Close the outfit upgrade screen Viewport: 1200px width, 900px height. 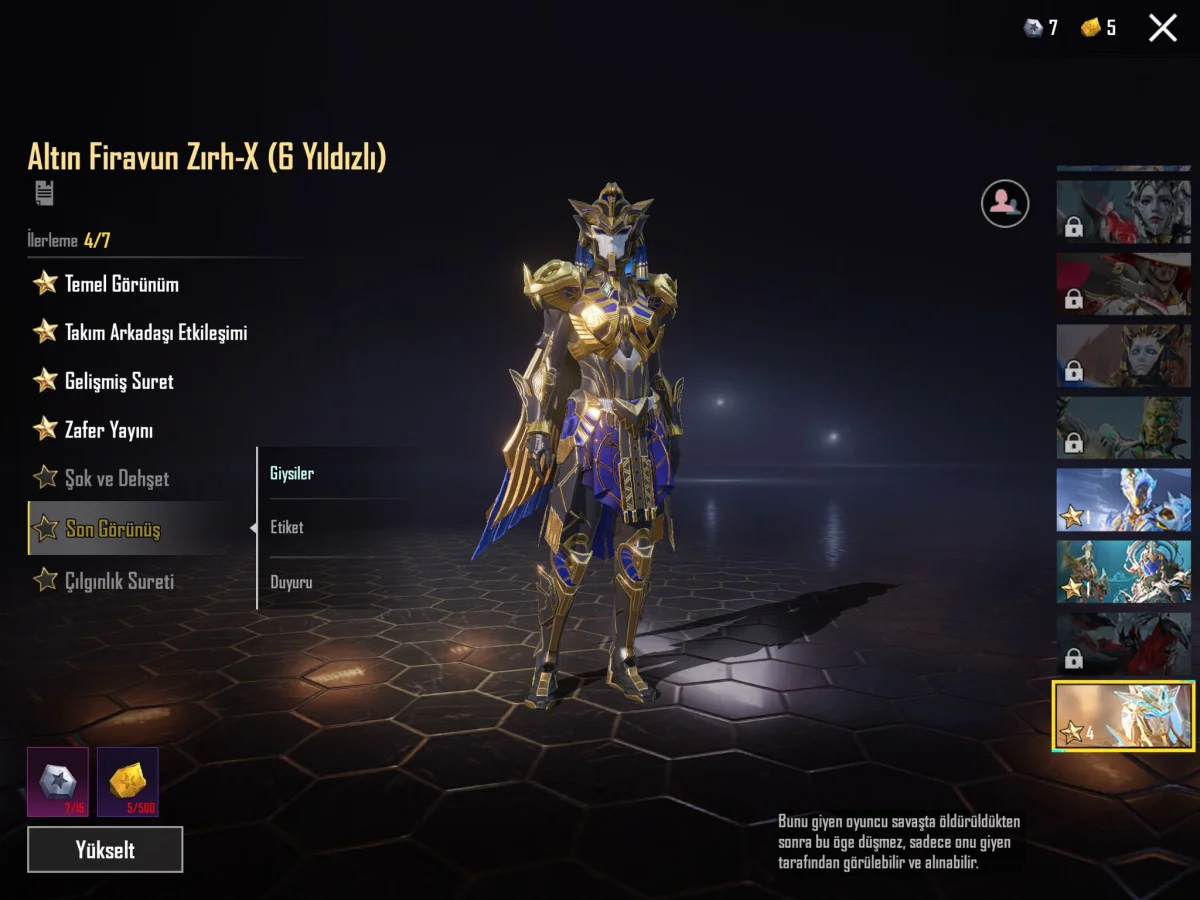[1163, 28]
